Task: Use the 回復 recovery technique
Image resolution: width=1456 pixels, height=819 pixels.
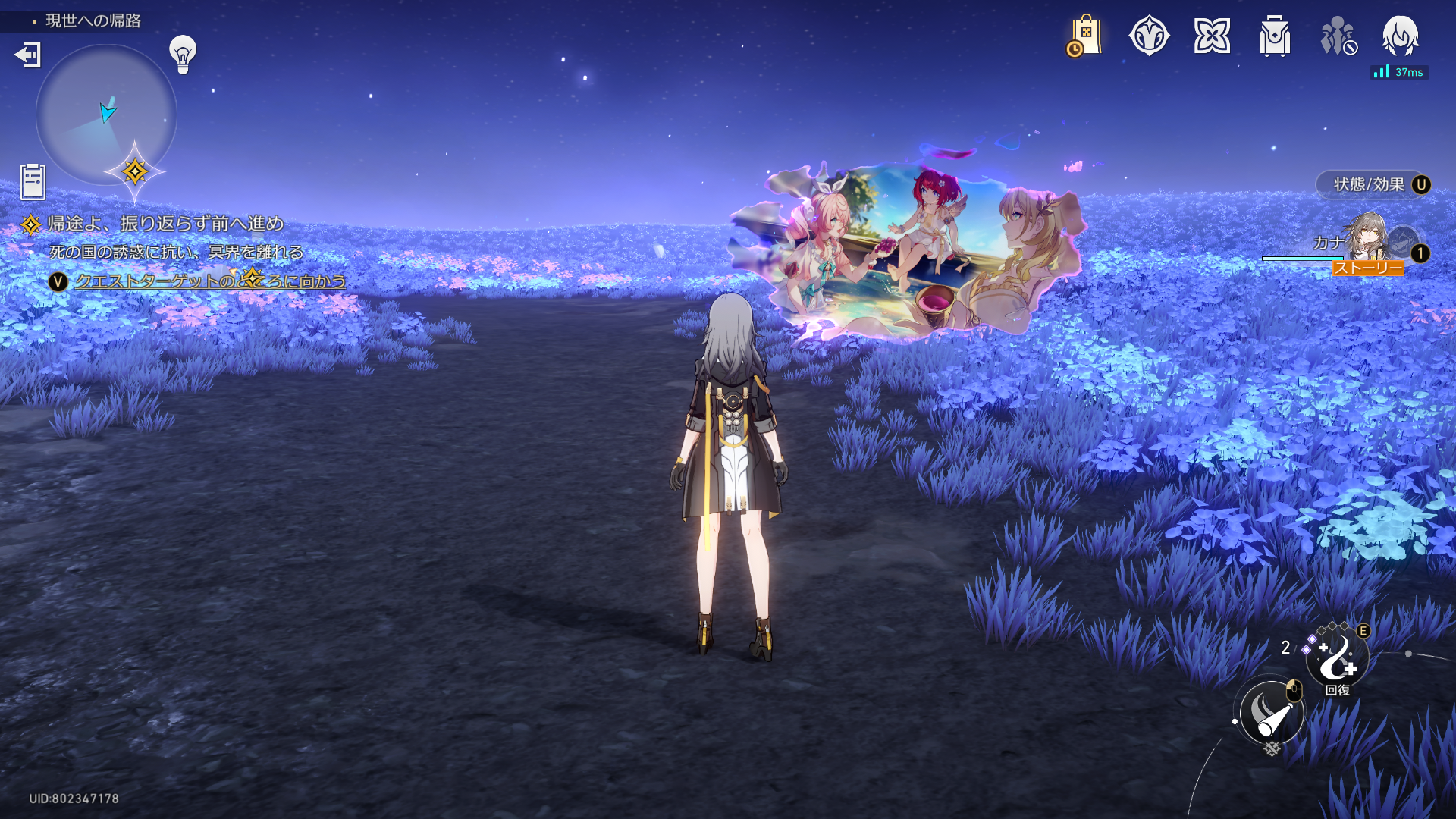Action: point(1338,660)
